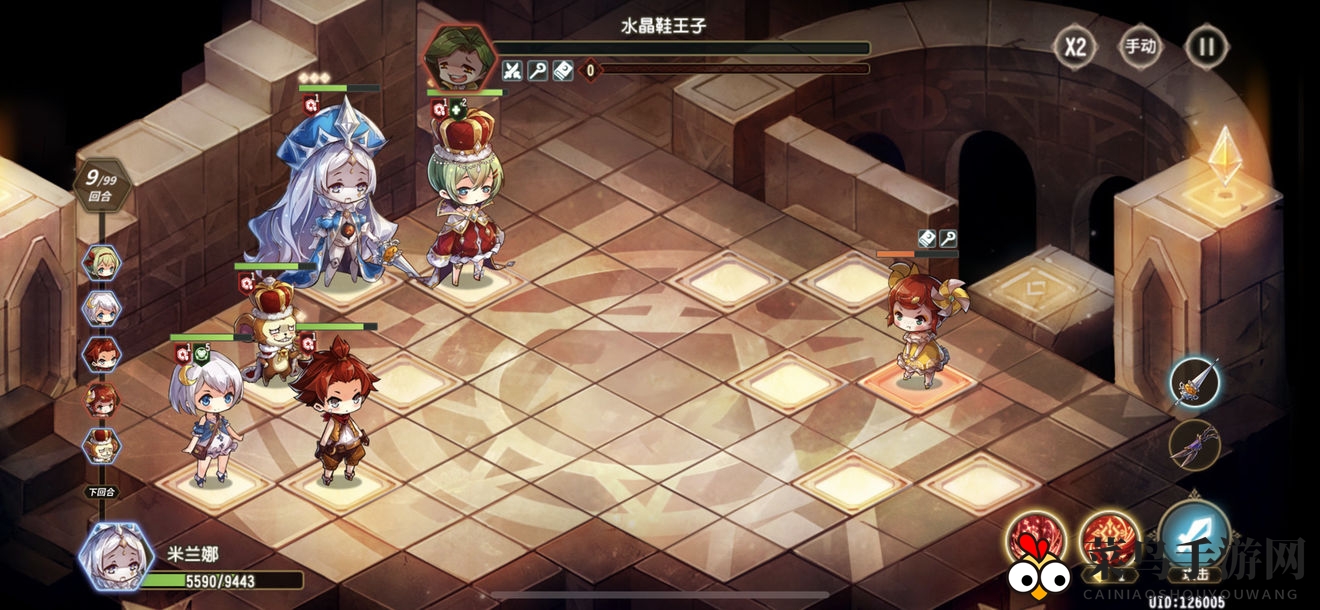The height and width of the screenshot is (610, 1320).
Task: Show the boss crossed-swords status icon
Action: [x=512, y=71]
